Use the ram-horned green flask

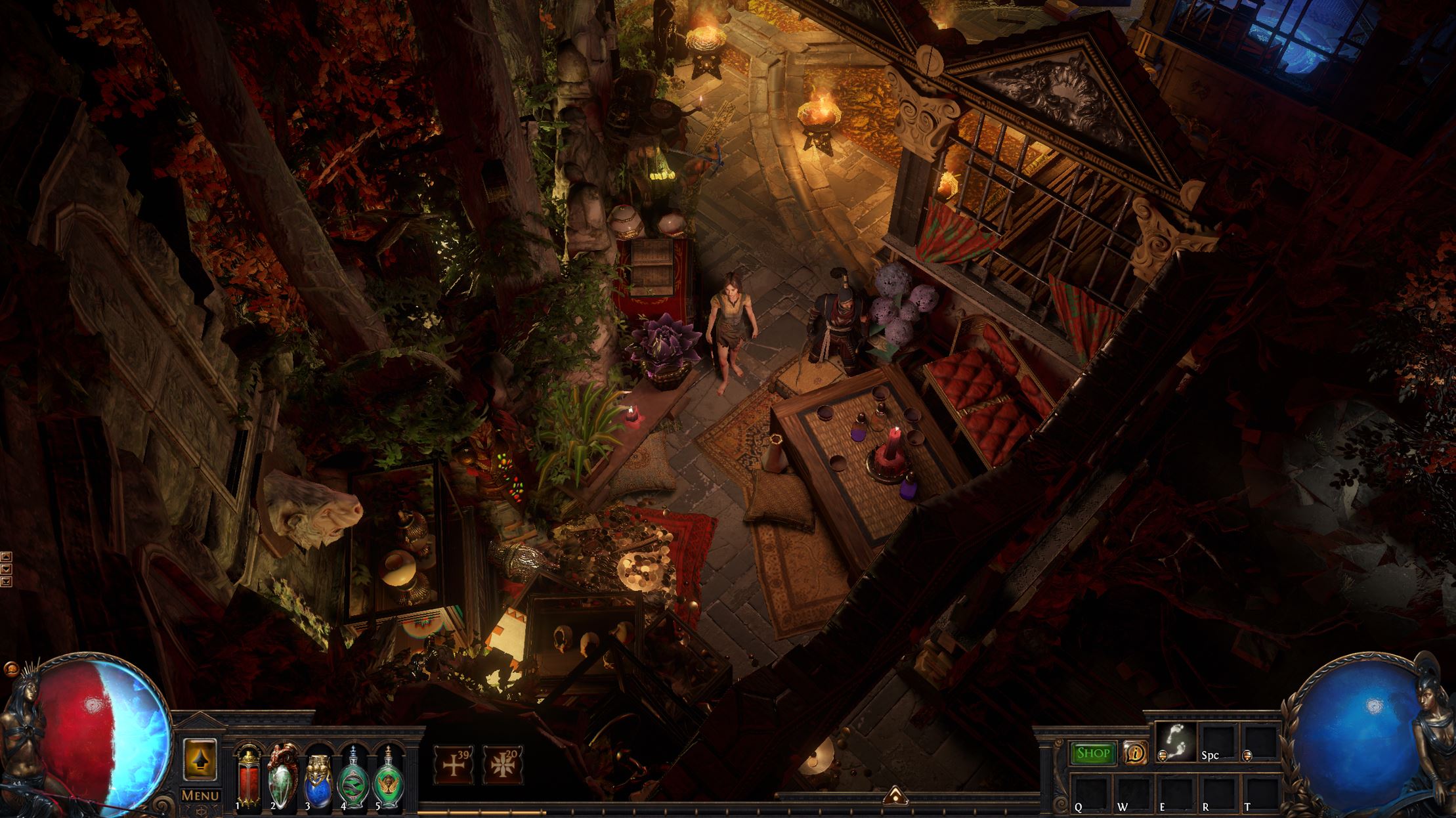(x=284, y=778)
